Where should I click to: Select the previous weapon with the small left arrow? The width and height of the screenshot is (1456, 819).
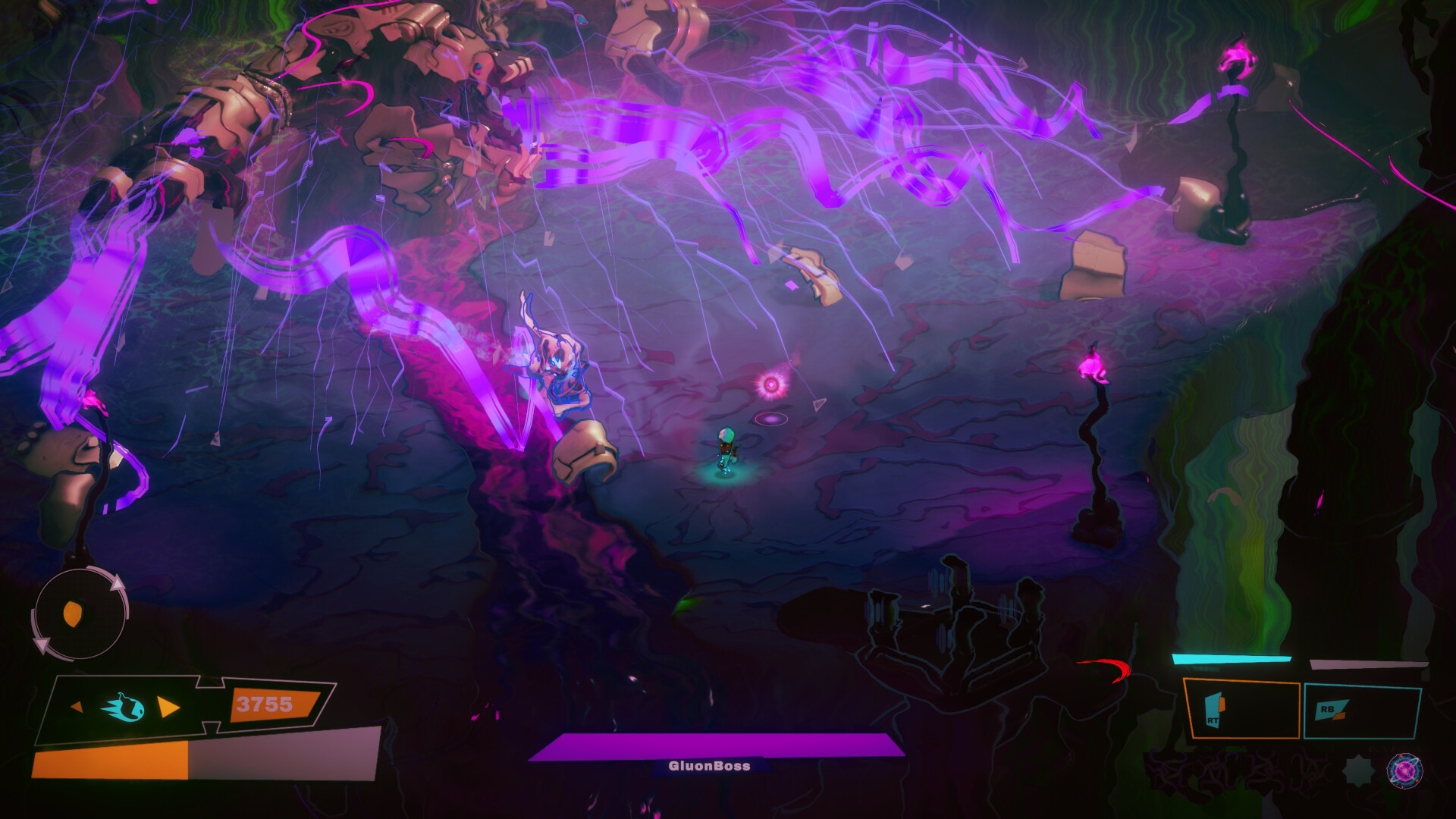(77, 707)
